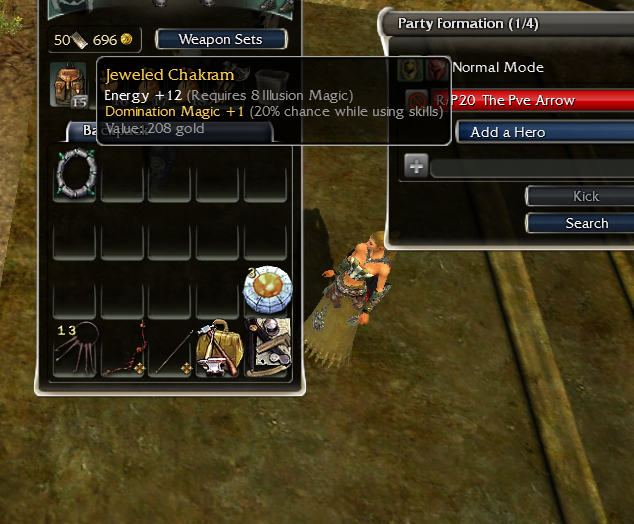Select the orange orb item stack
634x524 pixels.
pyautogui.click(x=267, y=290)
